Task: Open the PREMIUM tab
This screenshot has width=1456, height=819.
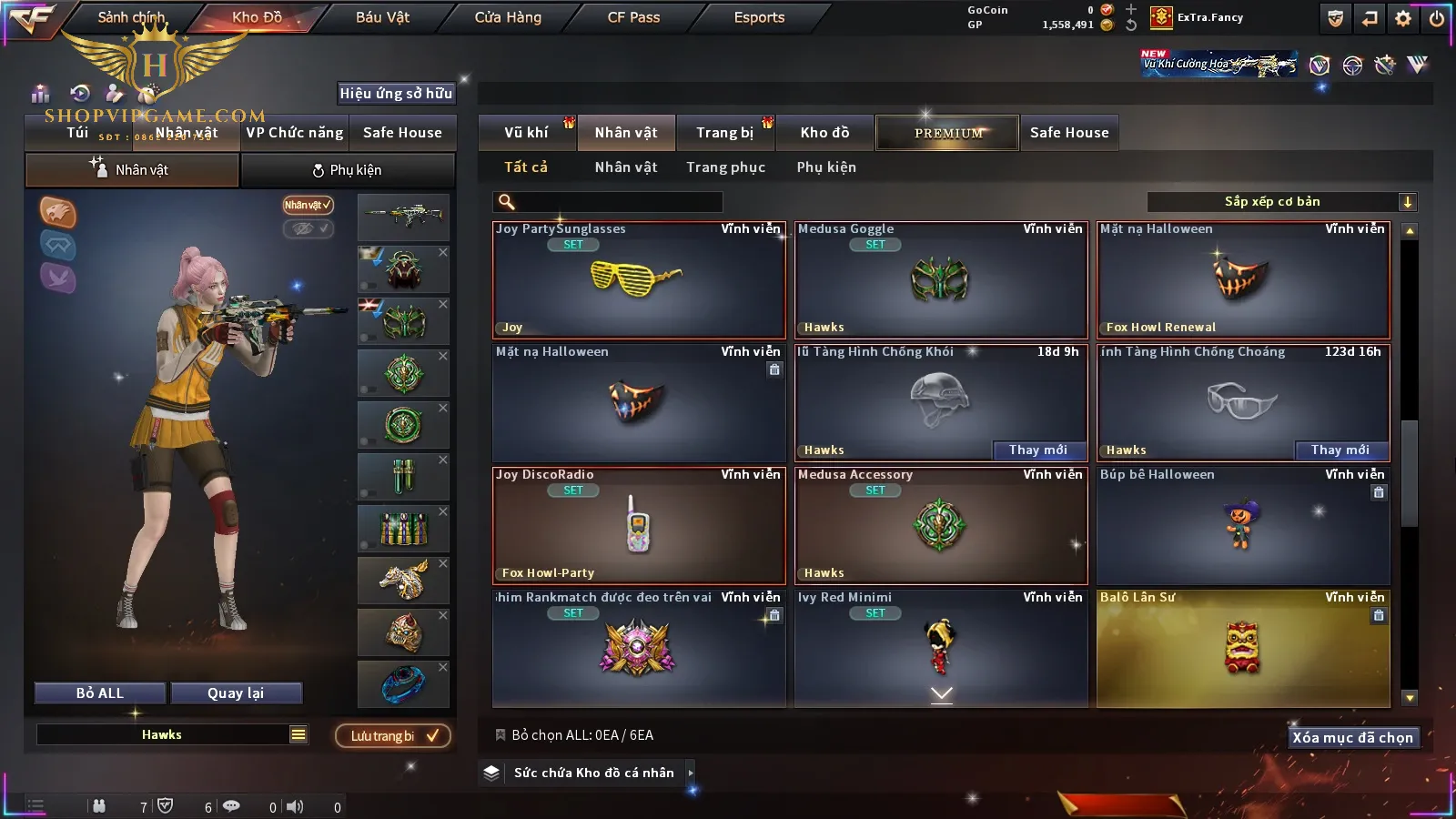Action: (x=947, y=133)
